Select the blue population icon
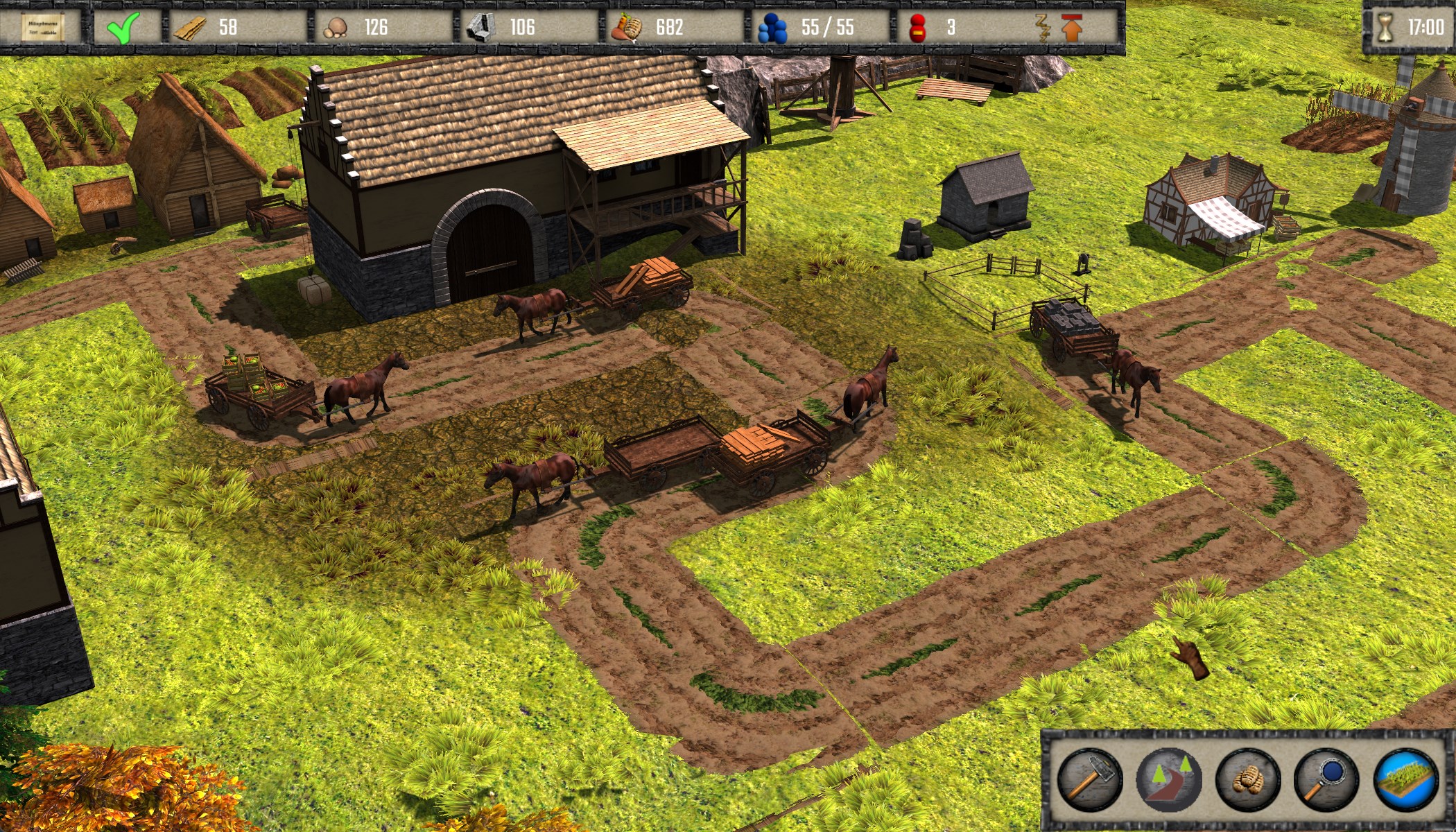Viewport: 1456px width, 832px height. (x=772, y=28)
